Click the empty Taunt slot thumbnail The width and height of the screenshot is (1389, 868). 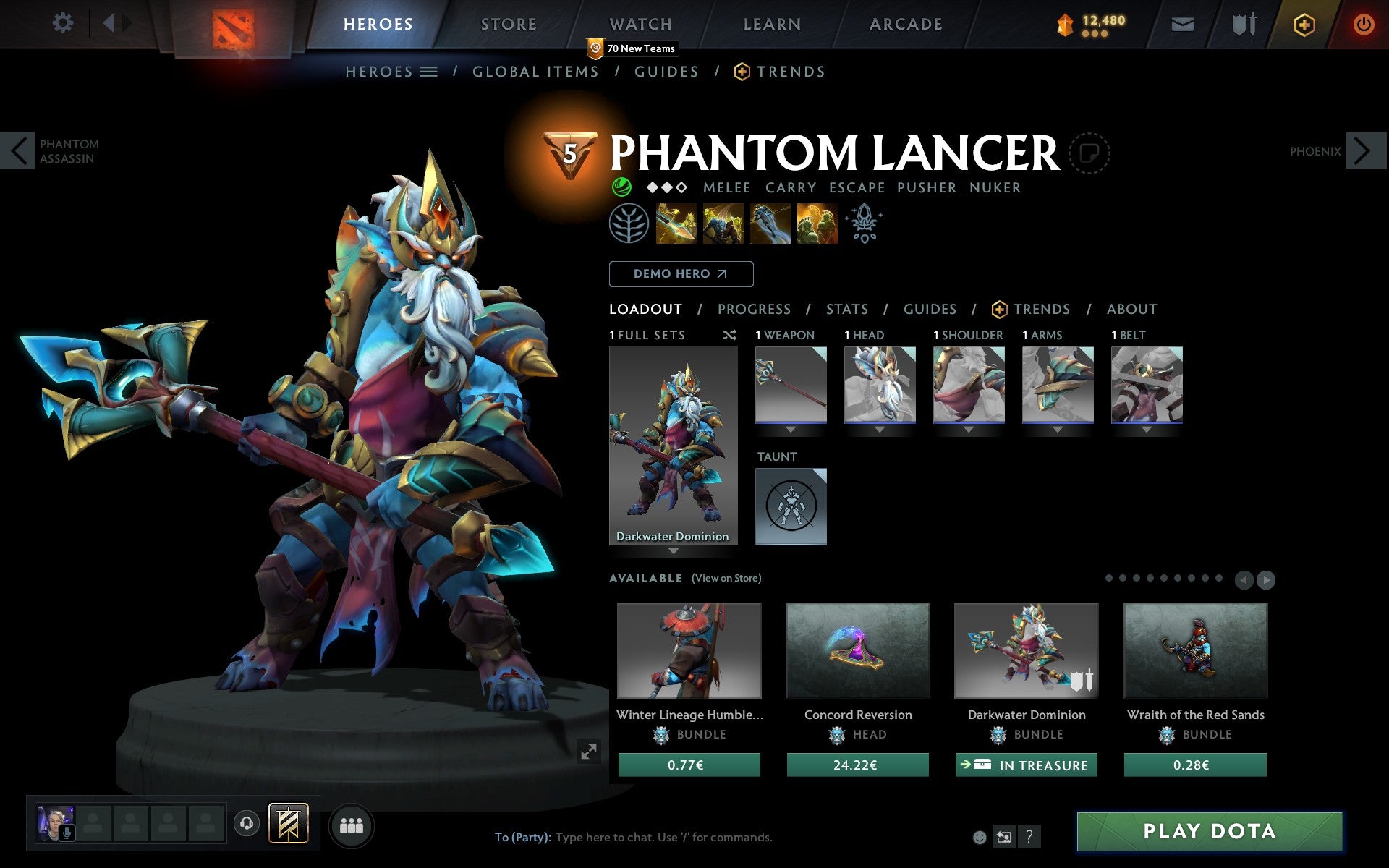click(x=790, y=506)
